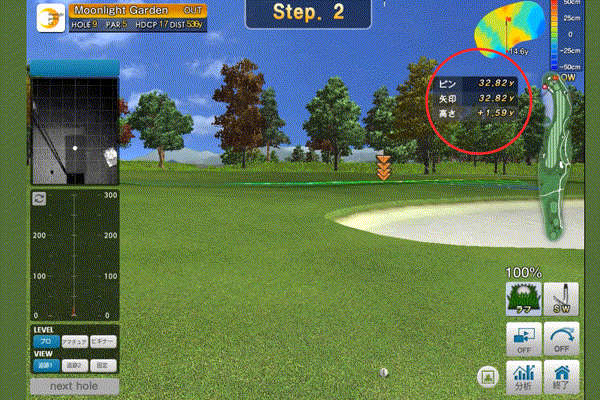This screenshot has width=600, height=400.
Task: Click the refresh arrows on the distance chart
Action: [x=39, y=198]
